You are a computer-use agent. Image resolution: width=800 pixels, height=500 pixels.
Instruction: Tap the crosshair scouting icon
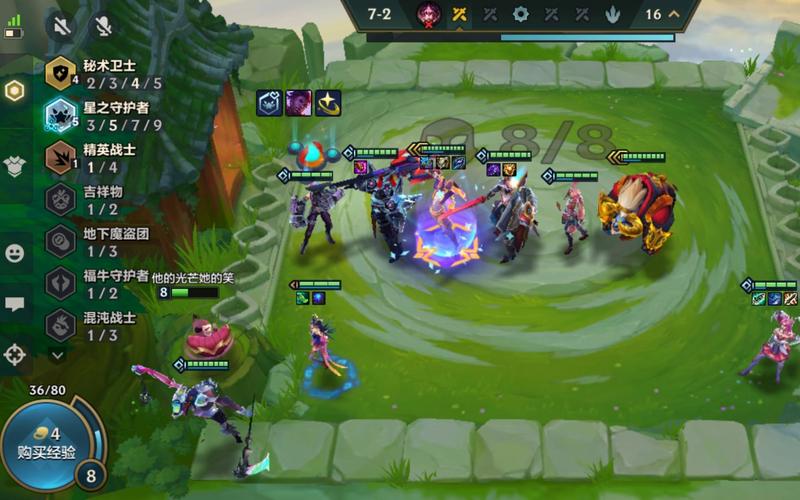14,353
